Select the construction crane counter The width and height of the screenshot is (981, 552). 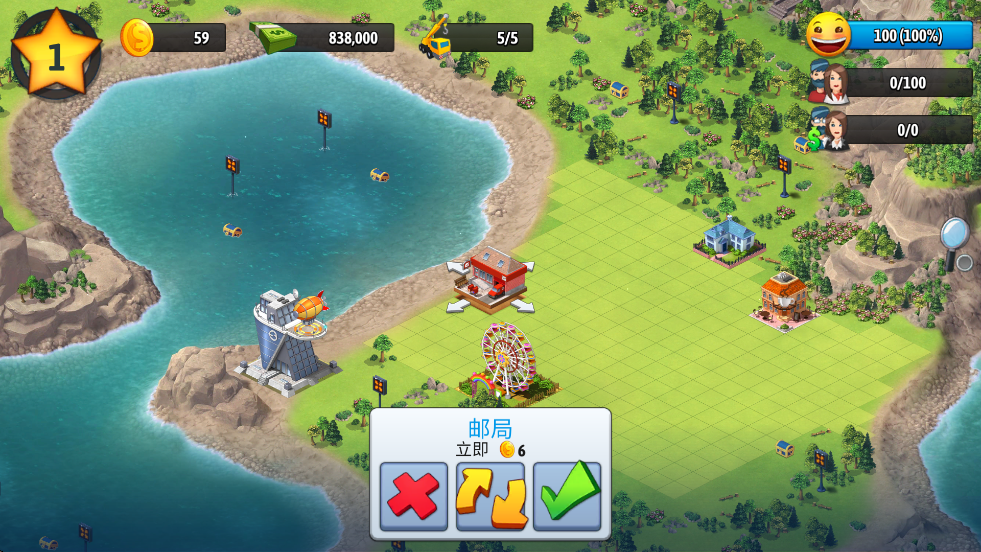tap(476, 38)
